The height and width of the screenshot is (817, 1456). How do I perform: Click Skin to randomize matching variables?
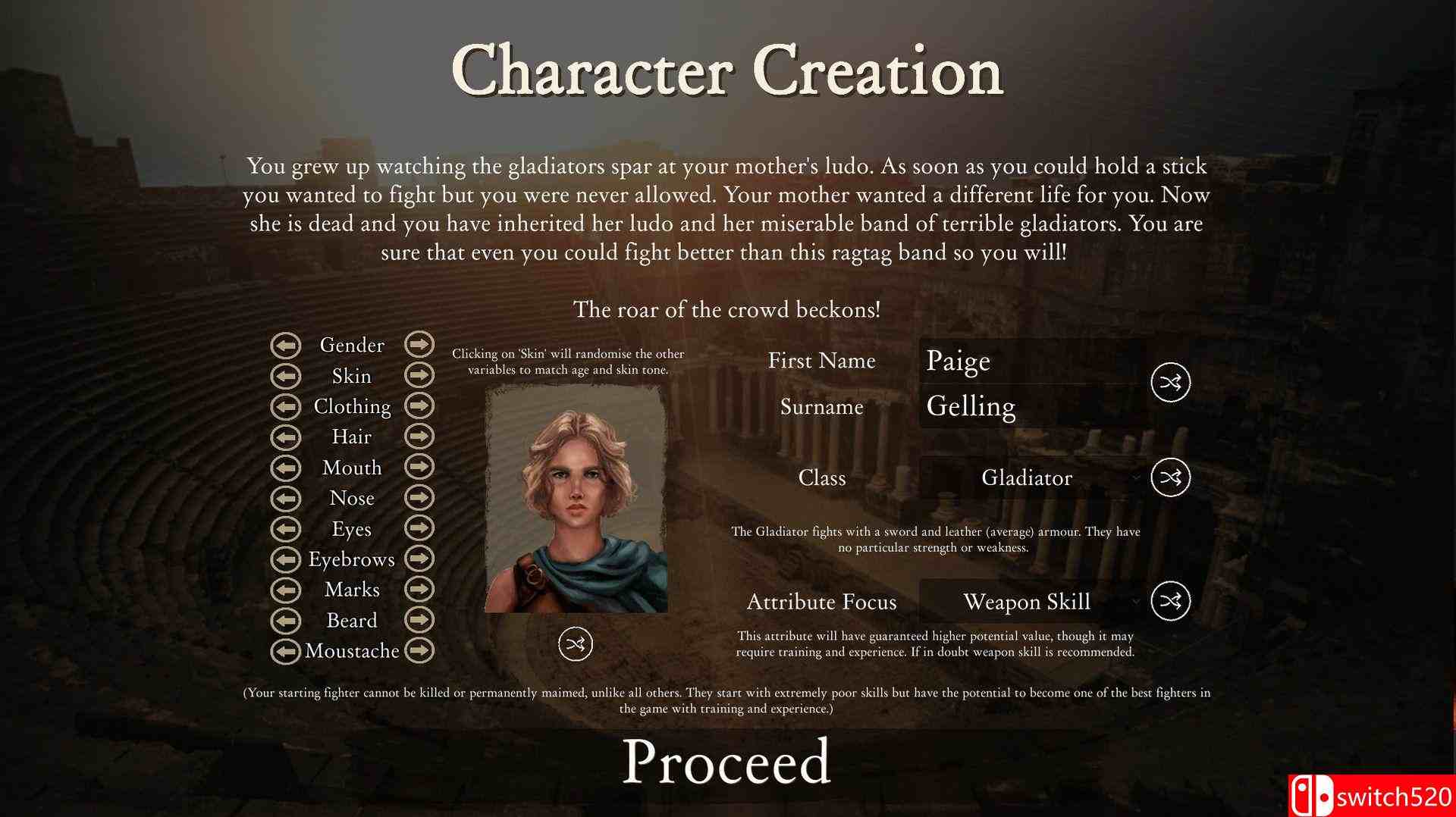351,375
